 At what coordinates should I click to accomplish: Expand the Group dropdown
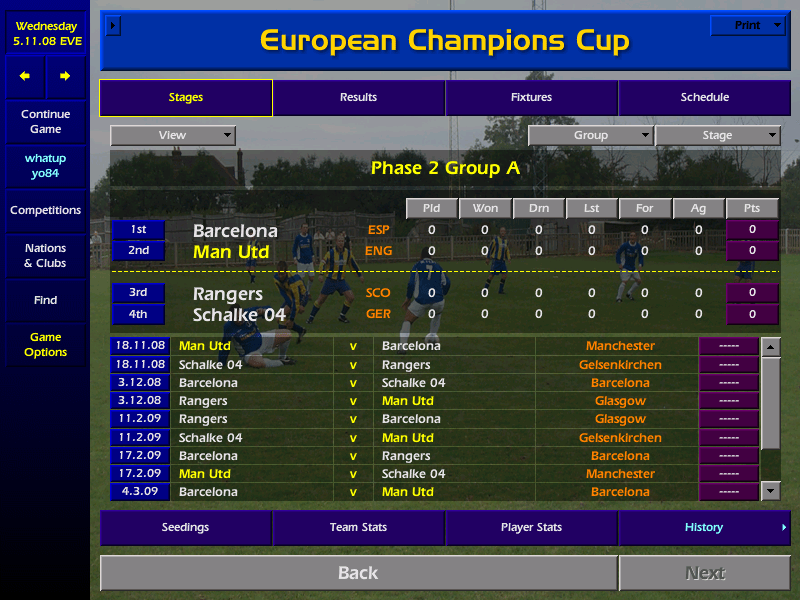[591, 135]
